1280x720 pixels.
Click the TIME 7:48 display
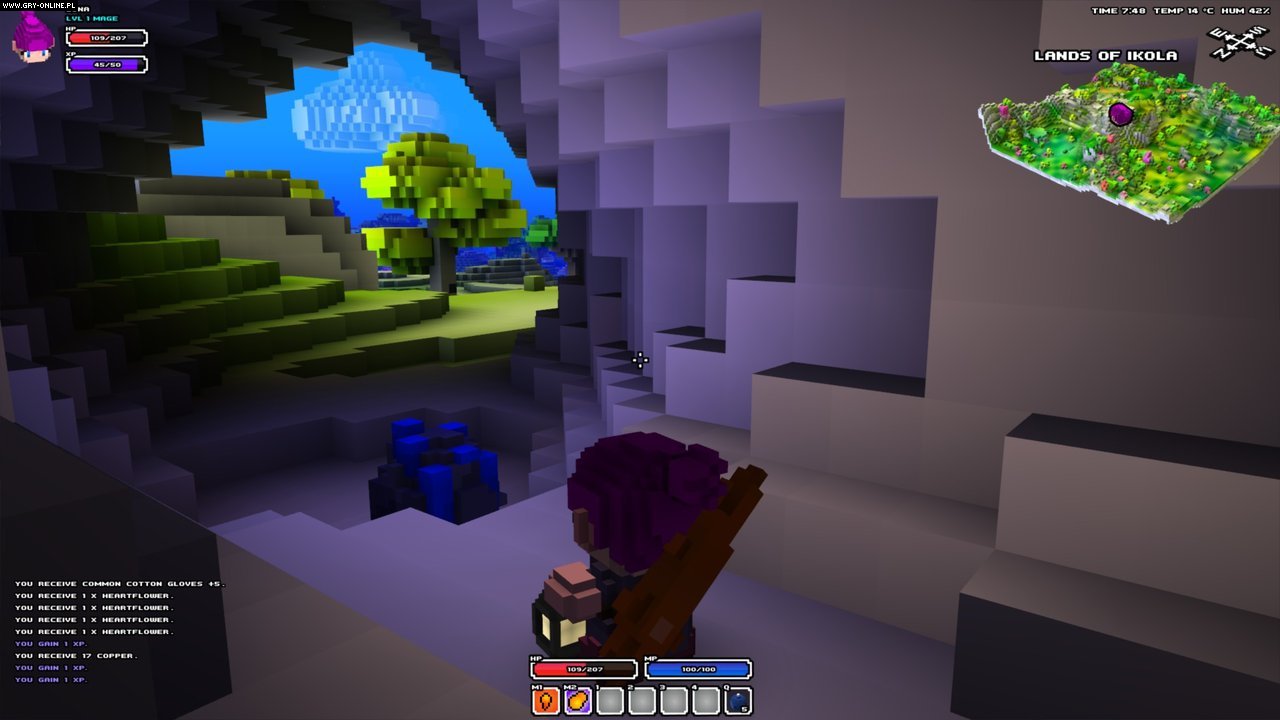click(x=1118, y=11)
